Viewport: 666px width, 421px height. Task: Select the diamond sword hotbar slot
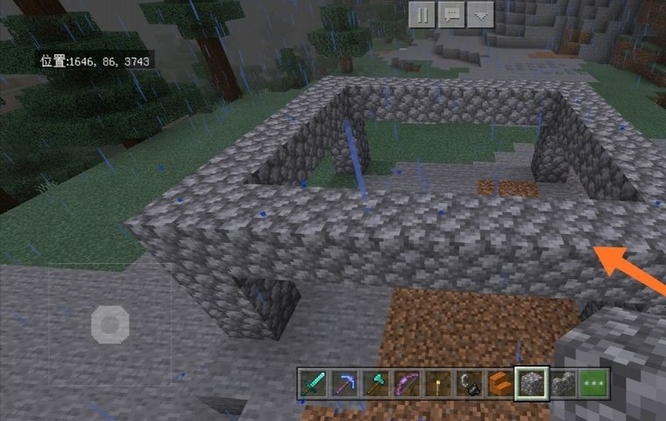pyautogui.click(x=313, y=383)
